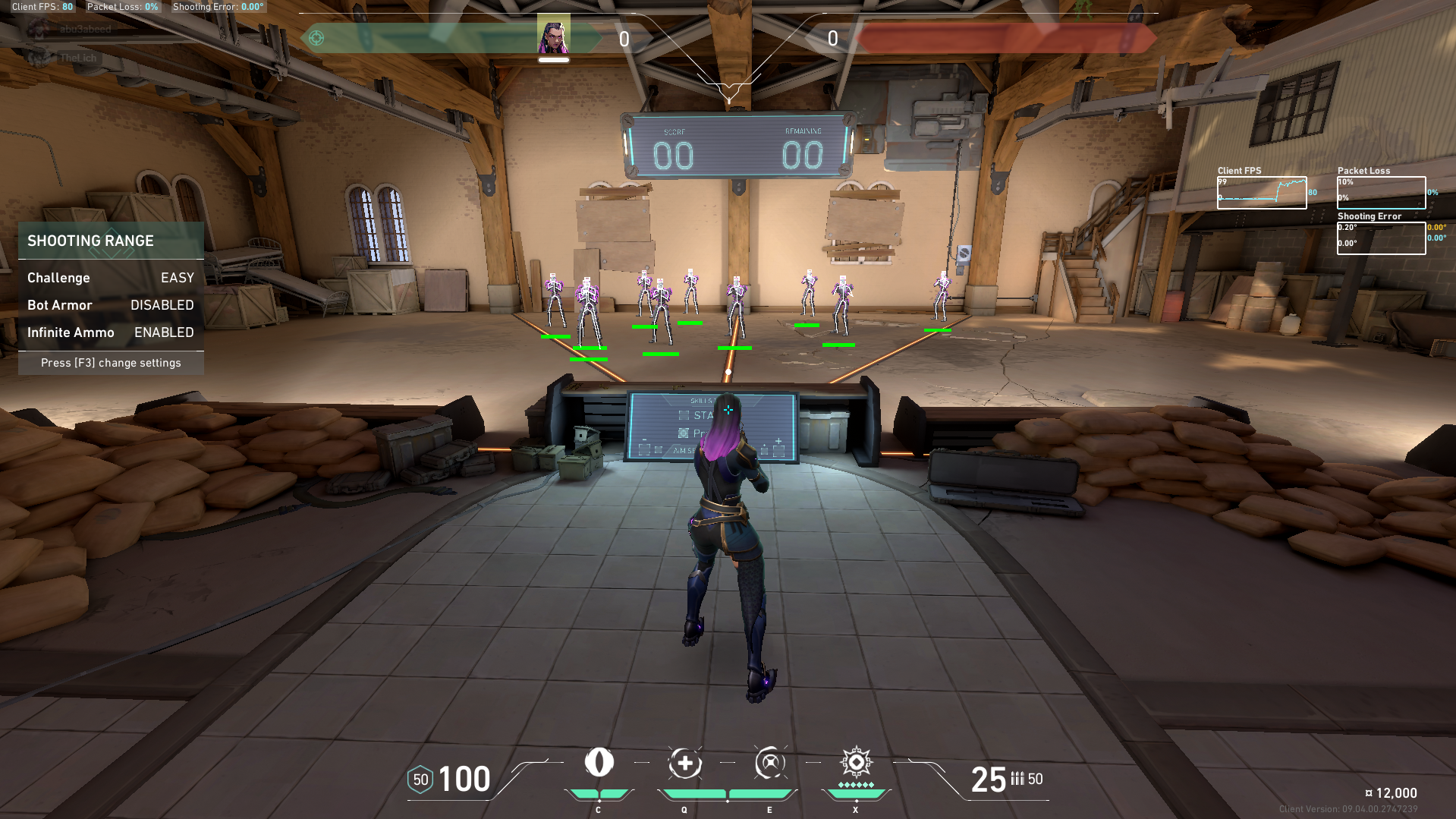This screenshot has width=1456, height=819.
Task: Click the Shooting Error graph
Action: tap(1381, 238)
